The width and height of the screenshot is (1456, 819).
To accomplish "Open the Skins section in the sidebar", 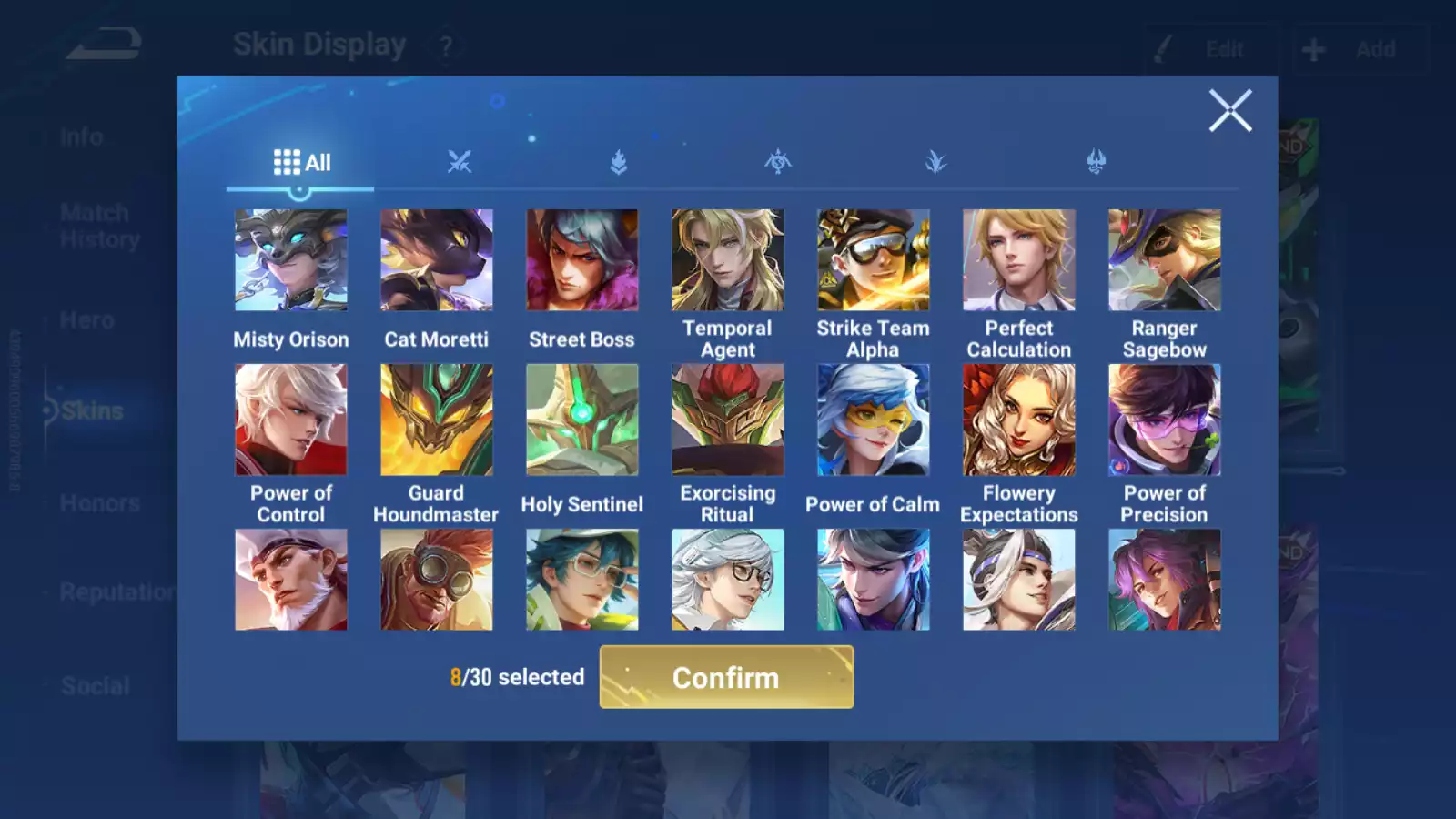I will click(91, 410).
